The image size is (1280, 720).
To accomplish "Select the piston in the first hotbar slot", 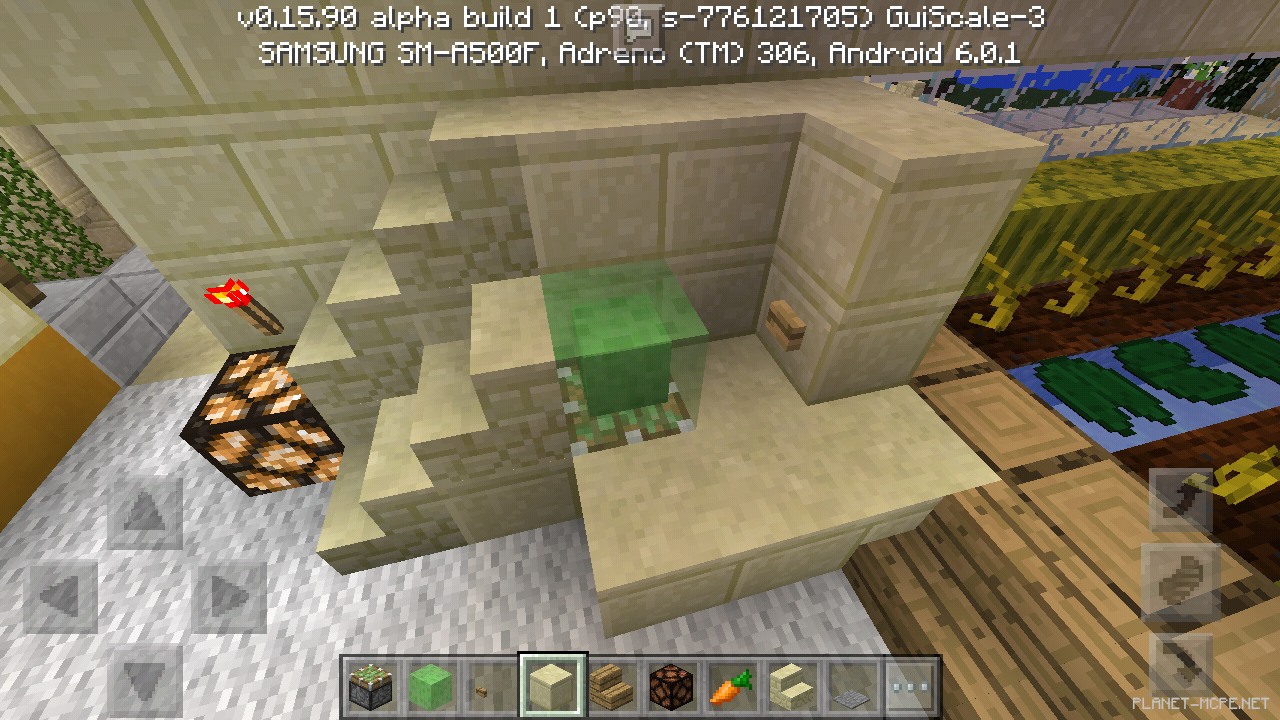I will pos(371,686).
